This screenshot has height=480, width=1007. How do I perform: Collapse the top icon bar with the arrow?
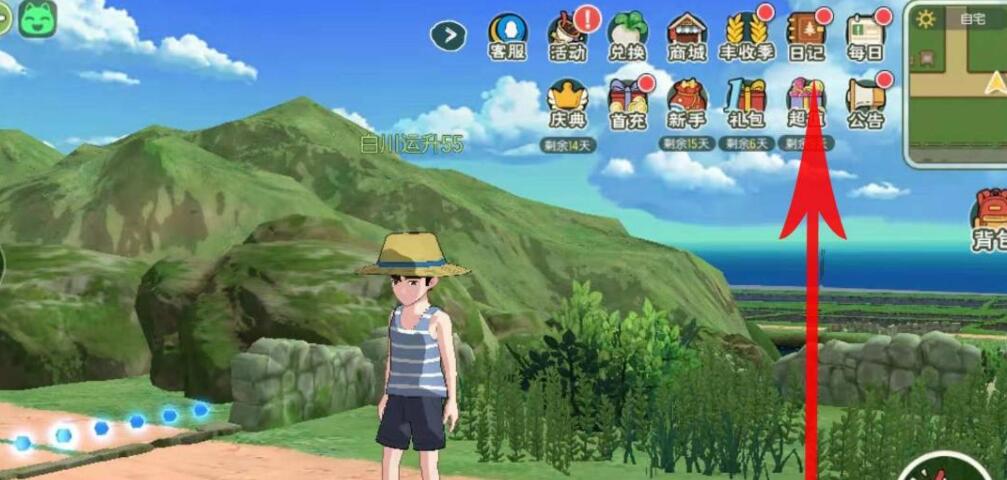[449, 36]
